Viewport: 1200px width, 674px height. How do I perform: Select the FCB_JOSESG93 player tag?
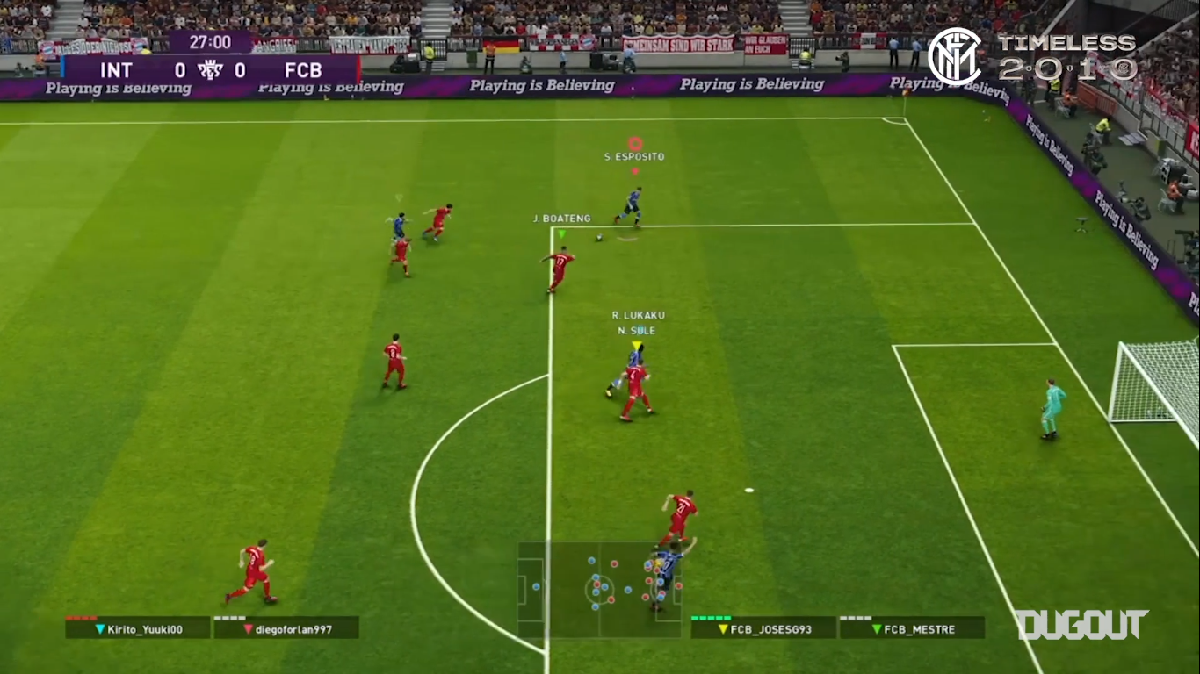(763, 629)
